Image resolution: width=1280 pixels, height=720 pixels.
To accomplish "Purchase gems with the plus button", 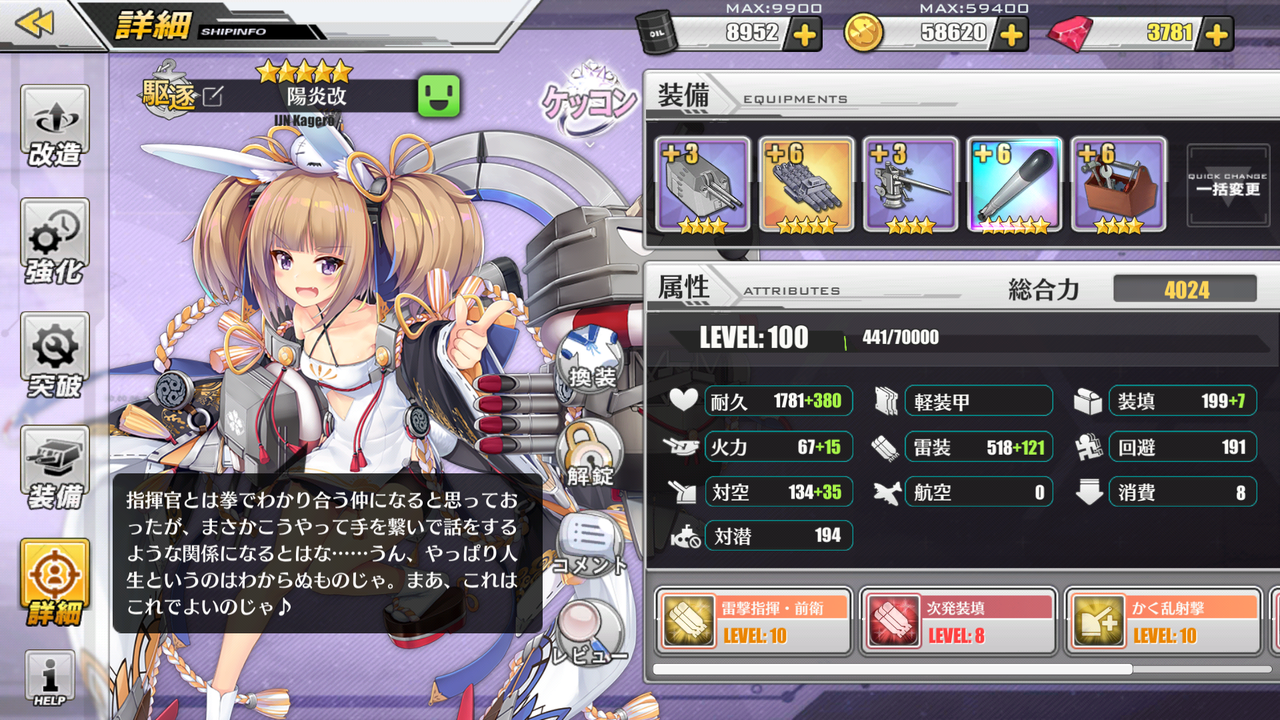I will [x=1215, y=33].
